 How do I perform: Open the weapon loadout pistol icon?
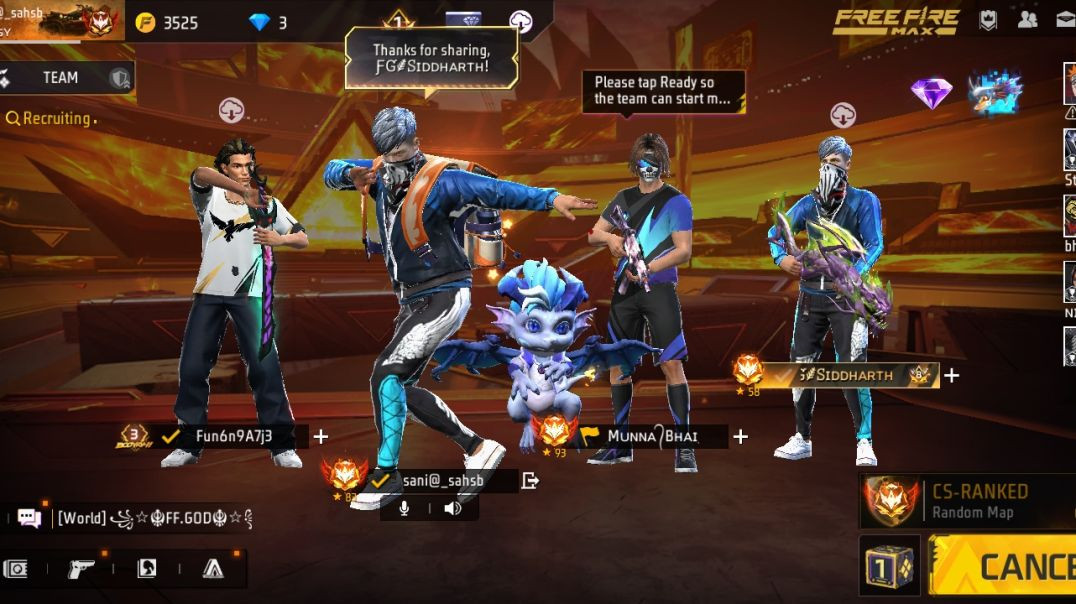[81, 569]
